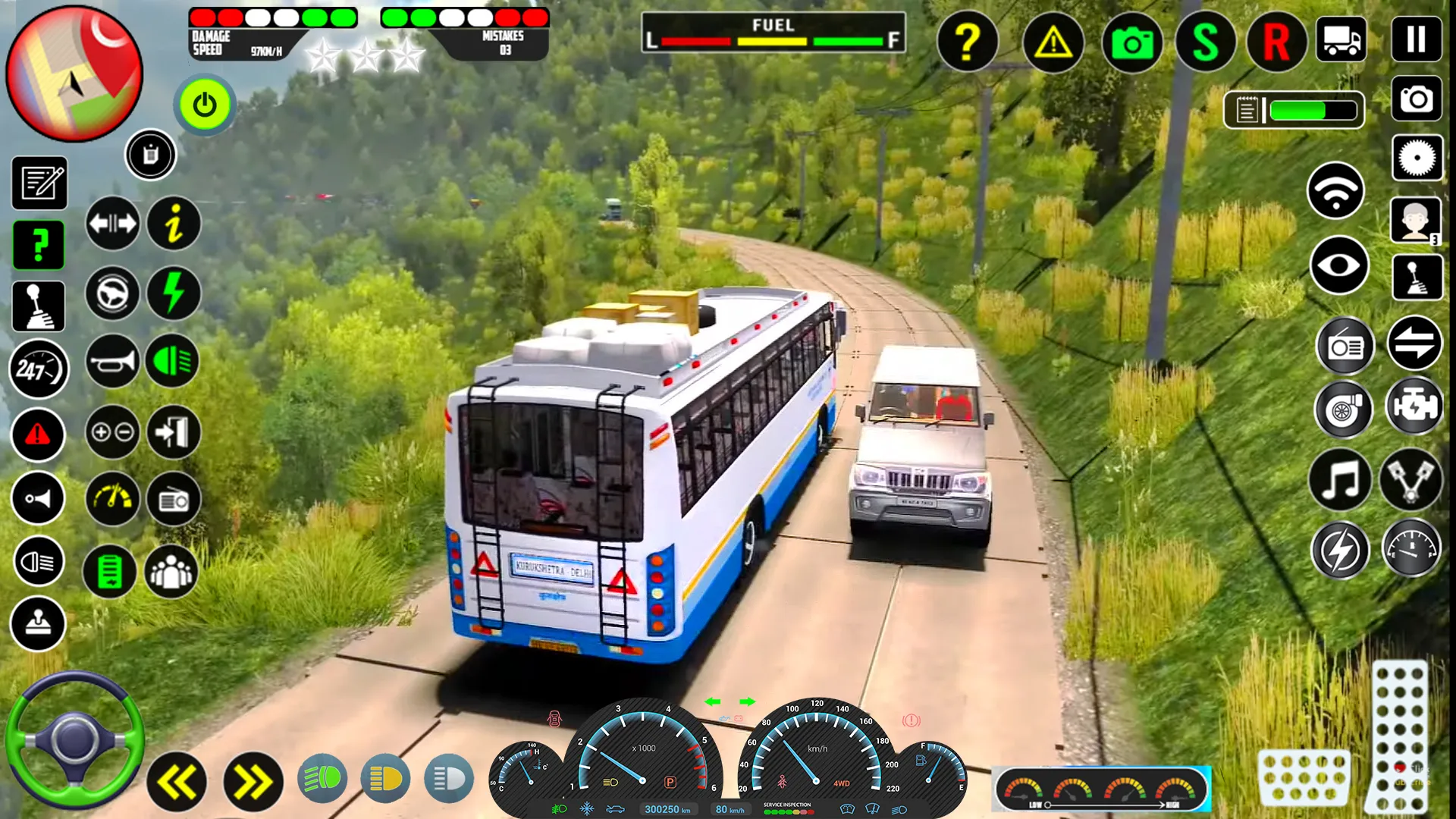
Task: Open the help question mark menu
Action: [967, 43]
